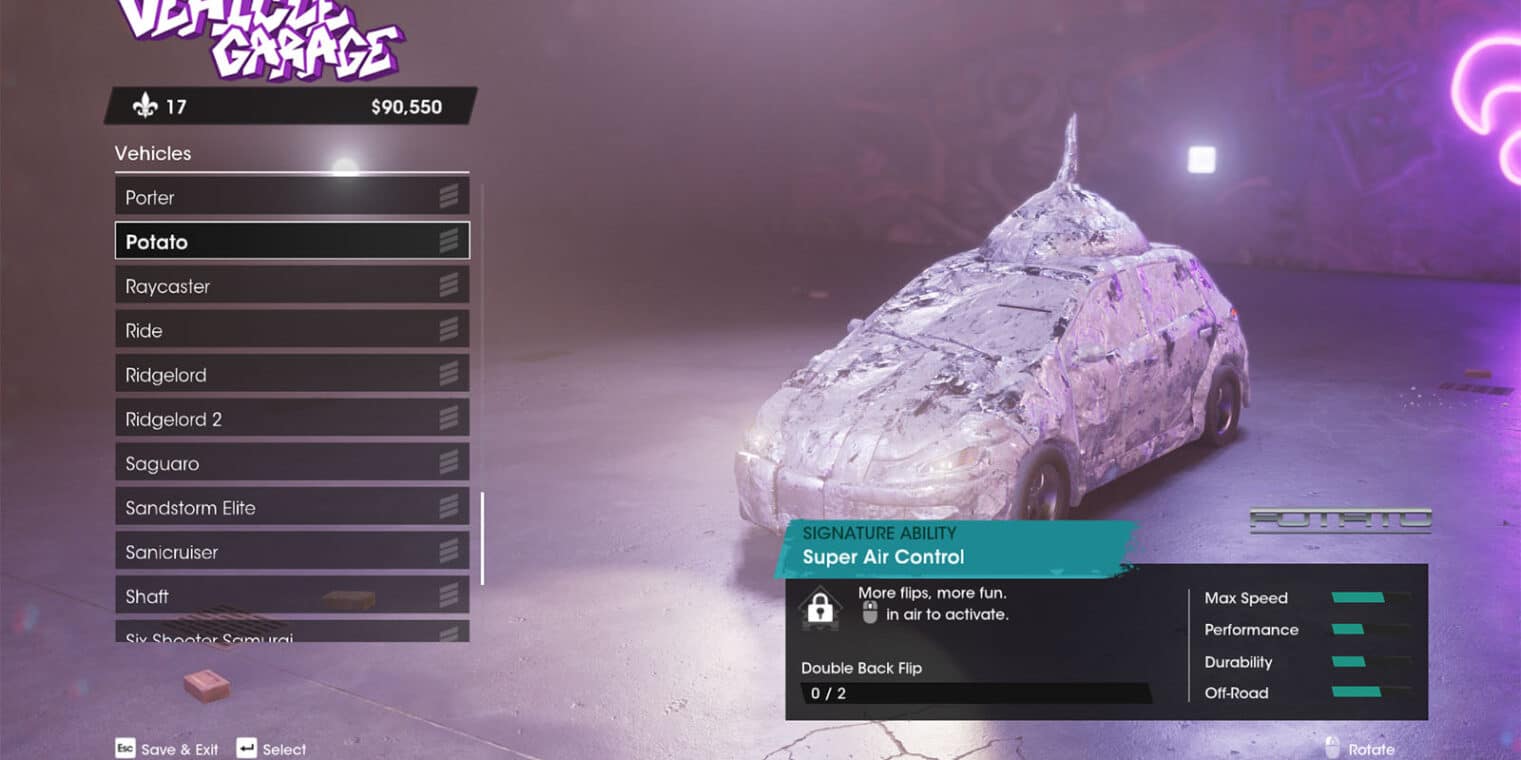Select the Saguaro vehicle
Image resolution: width=1521 pixels, height=760 pixels.
pyautogui.click(x=291, y=463)
